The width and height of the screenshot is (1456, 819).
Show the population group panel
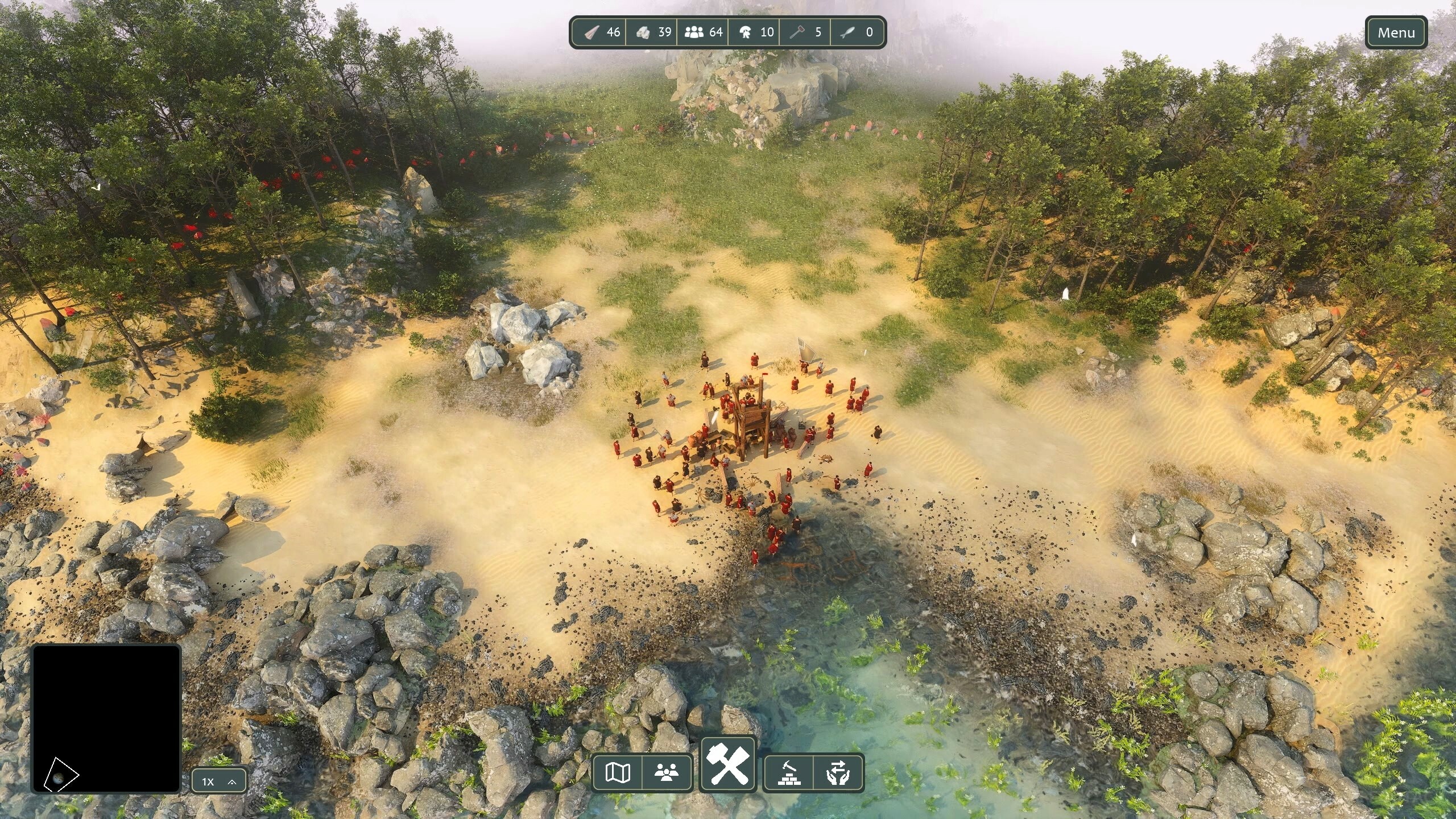click(667, 772)
